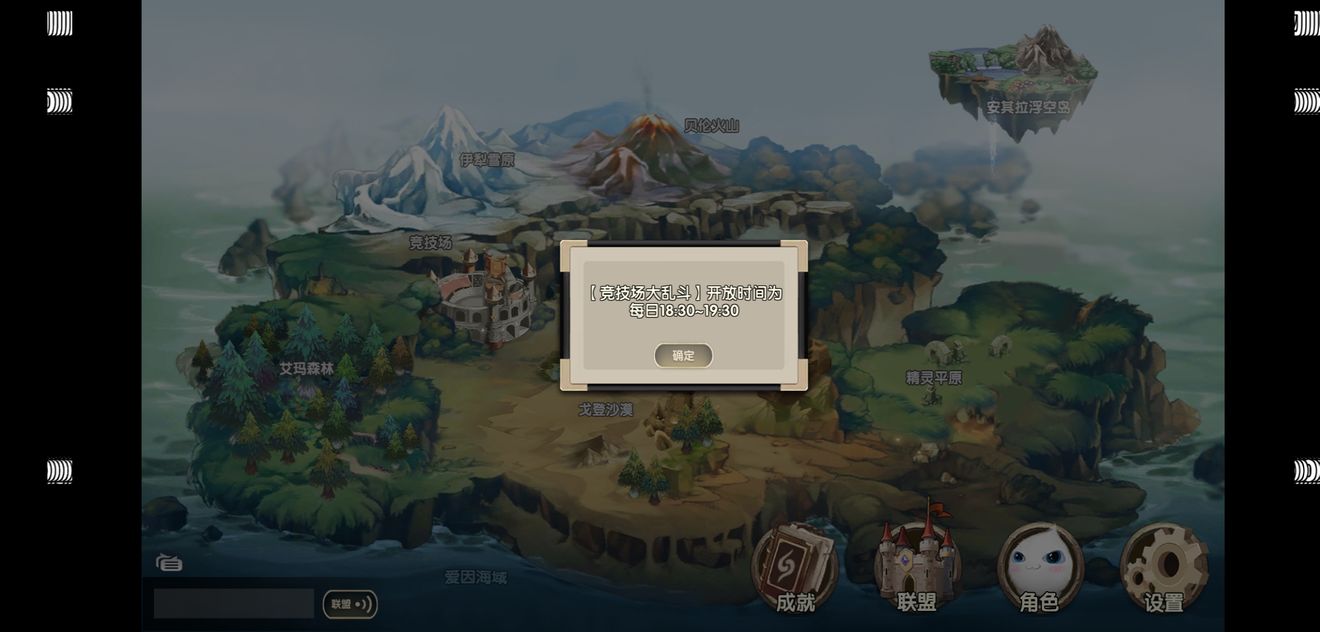Open the 设置 settings gear
Screen dimensions: 1320x632
pyautogui.click(x=1164, y=568)
